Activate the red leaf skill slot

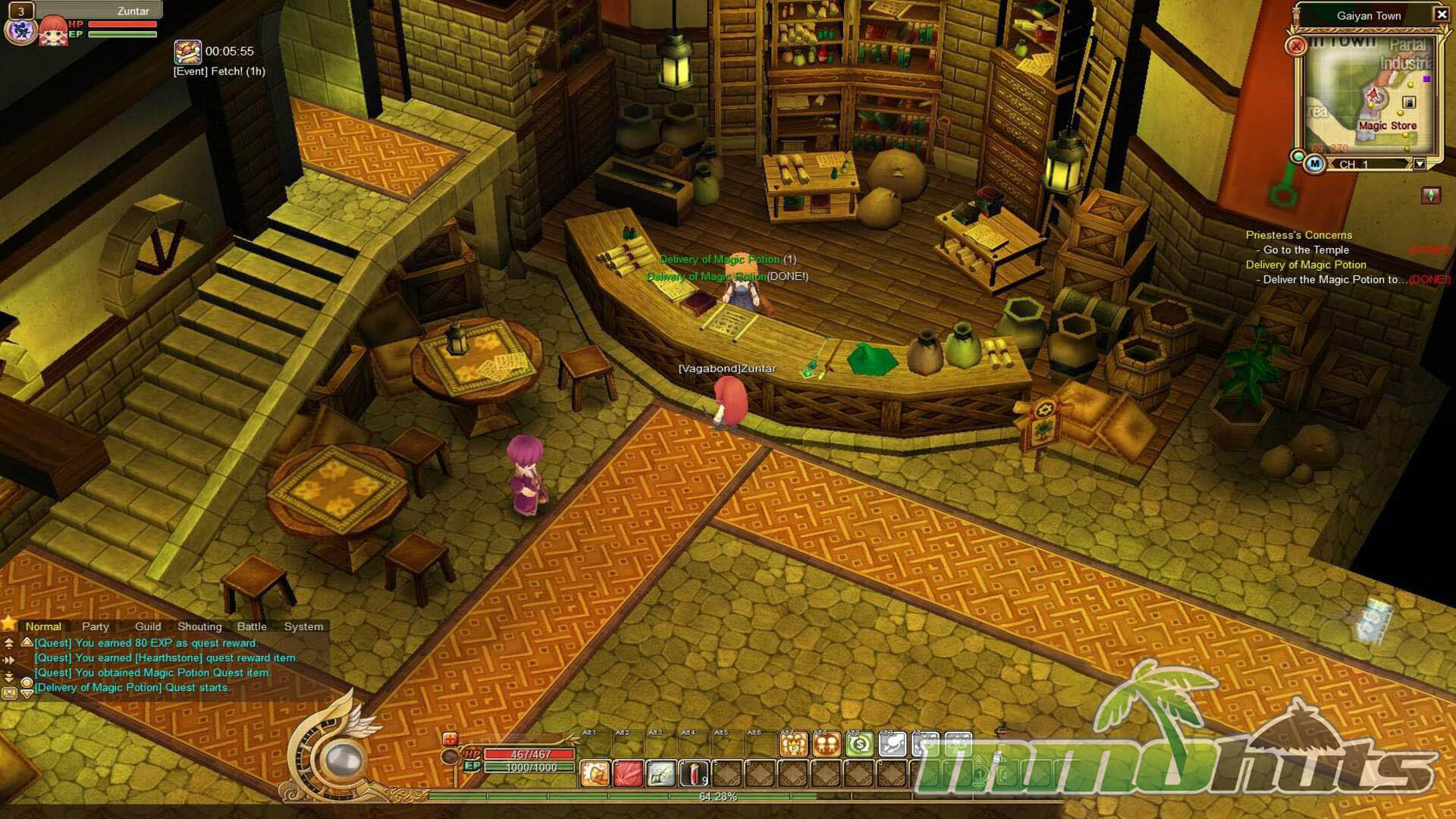point(629,773)
